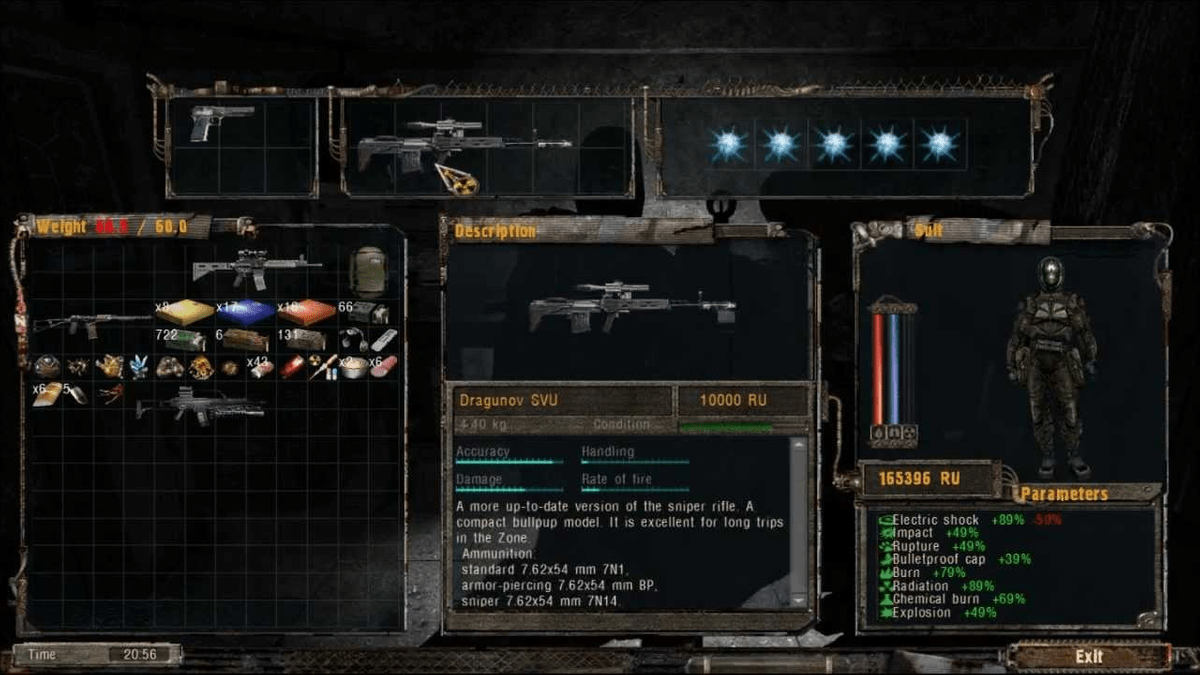The width and height of the screenshot is (1200, 675).
Task: Click the description text scrollbar
Action: pos(797,520)
